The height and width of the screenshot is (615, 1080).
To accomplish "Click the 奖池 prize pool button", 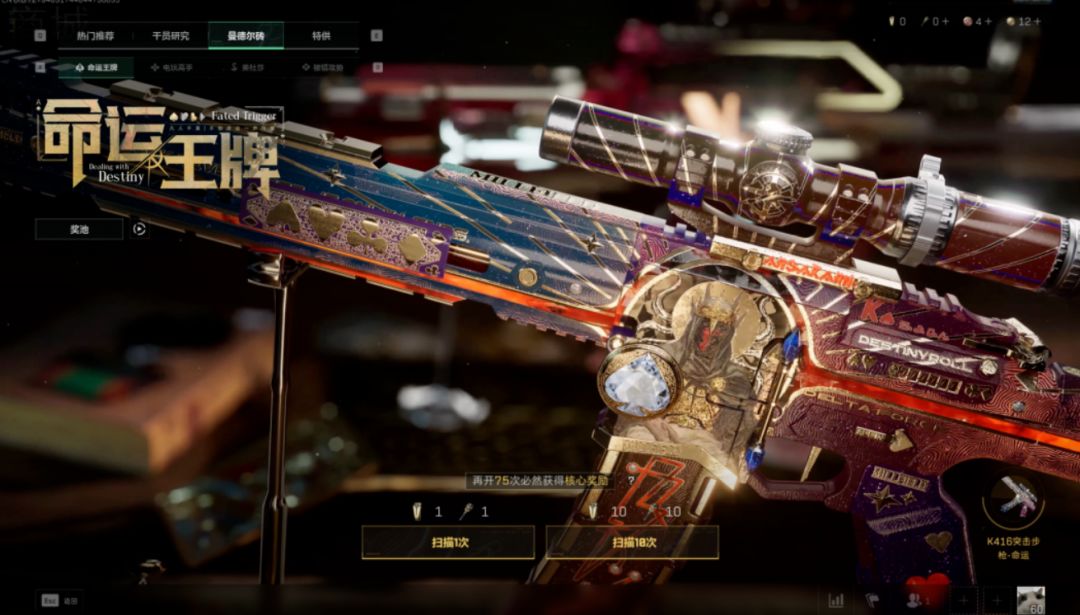I will pyautogui.click(x=79, y=229).
